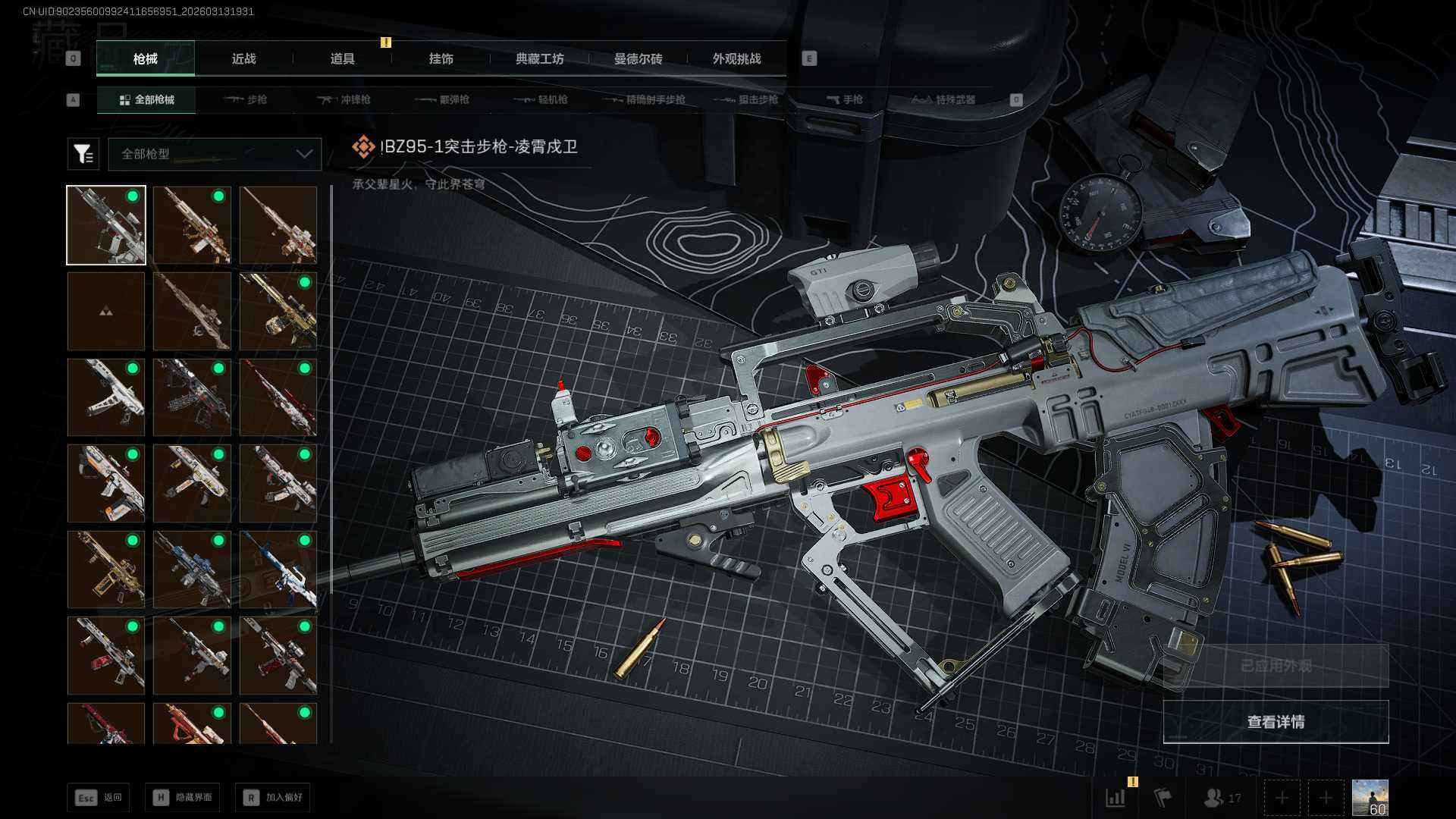Open the 道具 items tab

point(342,58)
